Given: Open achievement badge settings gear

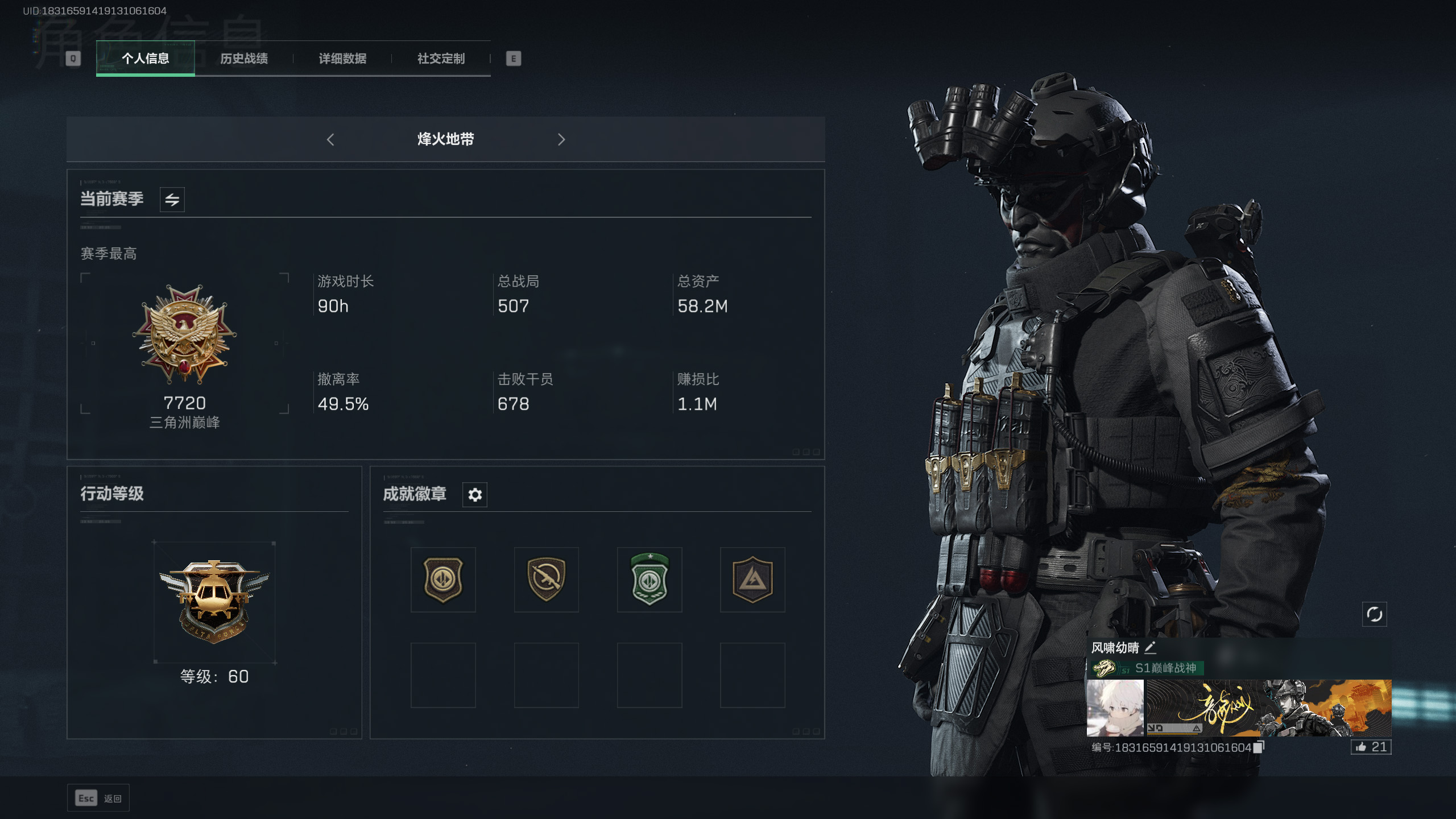Looking at the screenshot, I should (475, 495).
